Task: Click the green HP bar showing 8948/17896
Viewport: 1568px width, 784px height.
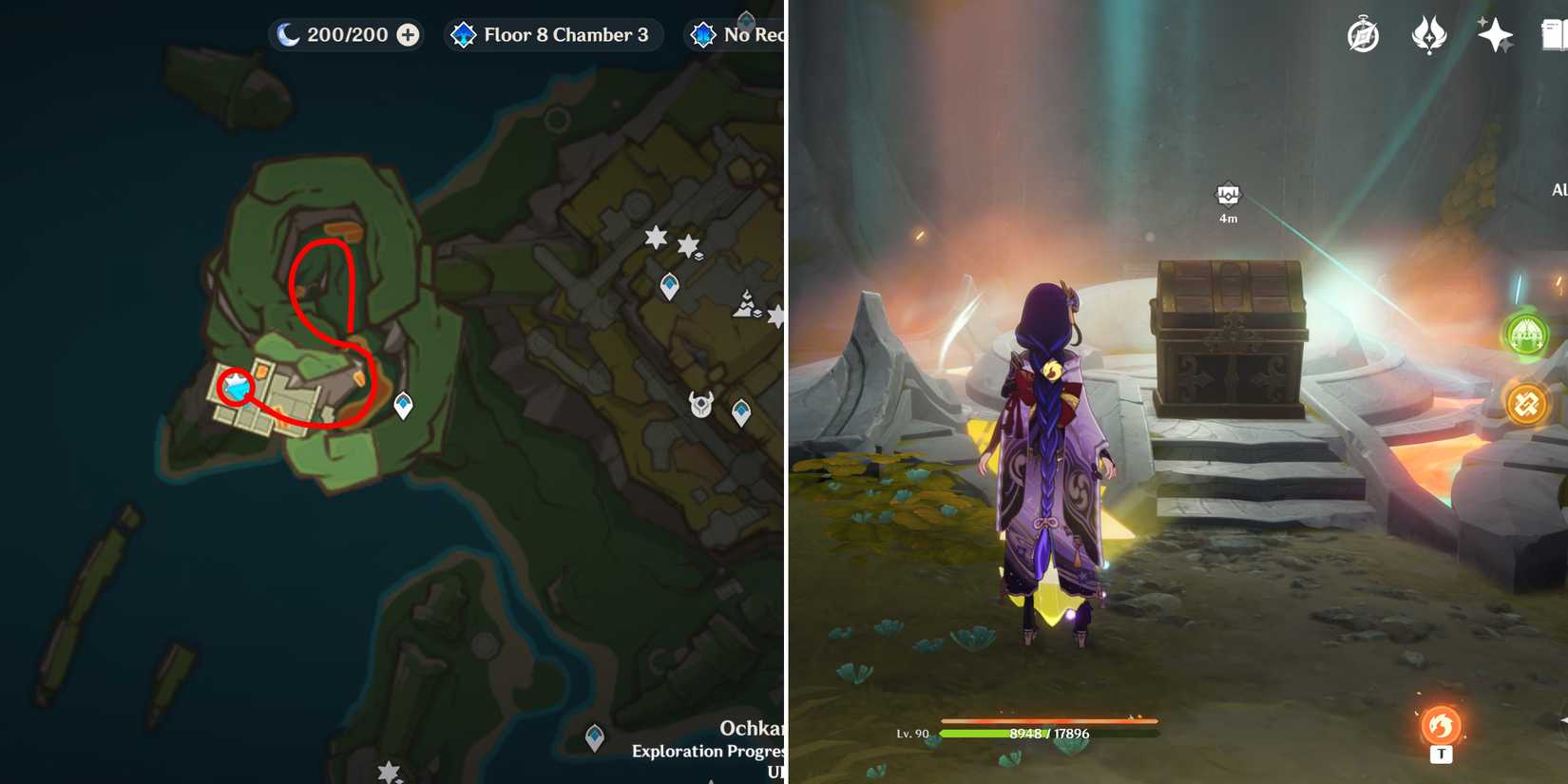Action: 1045,734
